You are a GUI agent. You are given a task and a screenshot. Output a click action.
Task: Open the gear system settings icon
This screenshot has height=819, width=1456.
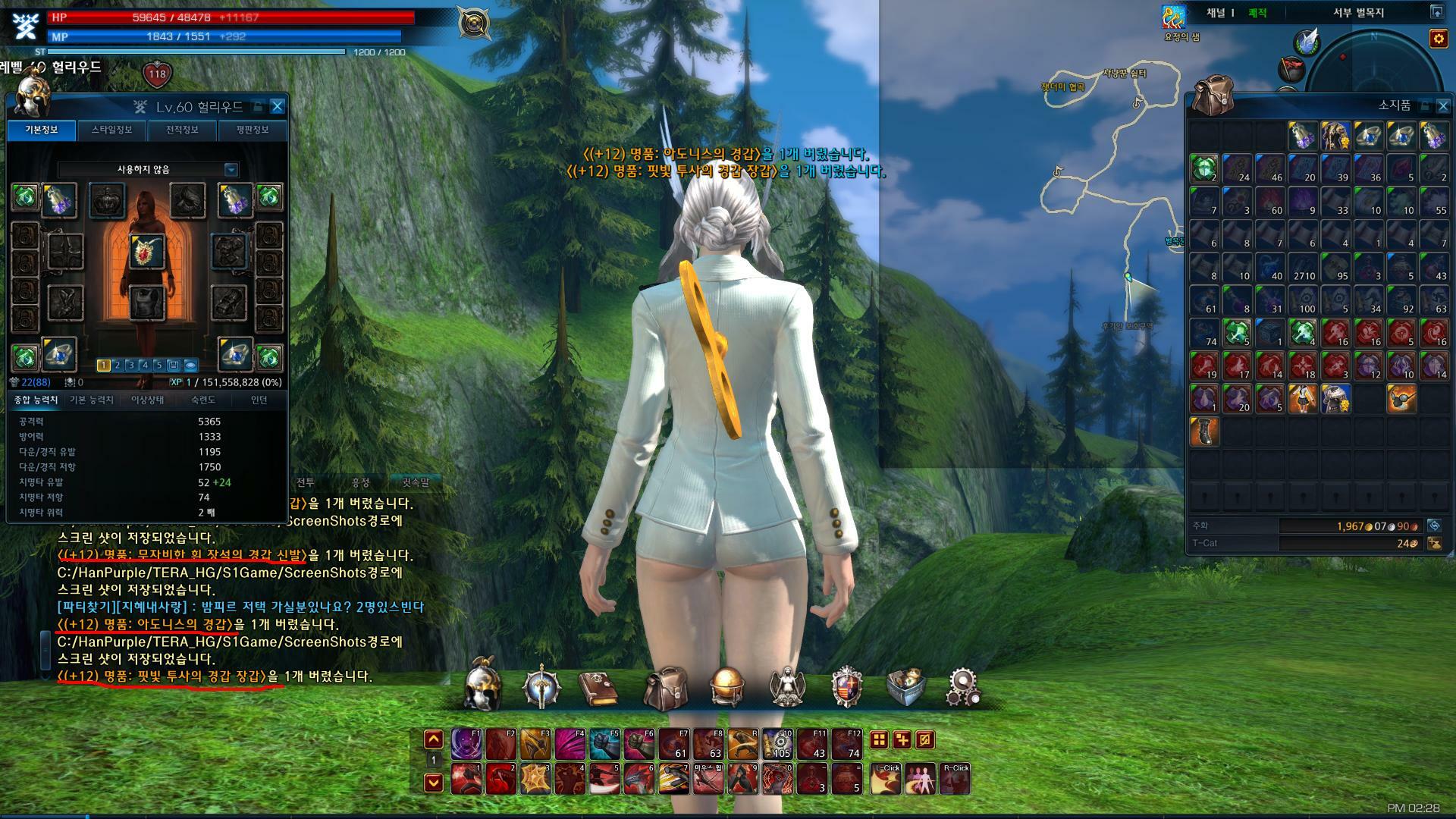963,688
